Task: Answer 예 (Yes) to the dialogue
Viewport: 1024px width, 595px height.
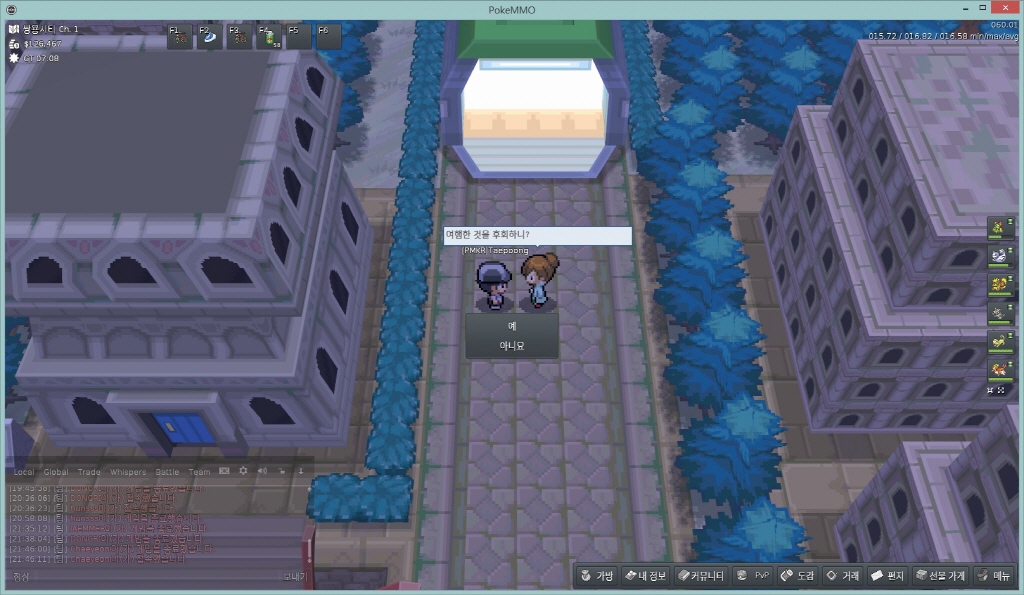Action: tap(511, 326)
